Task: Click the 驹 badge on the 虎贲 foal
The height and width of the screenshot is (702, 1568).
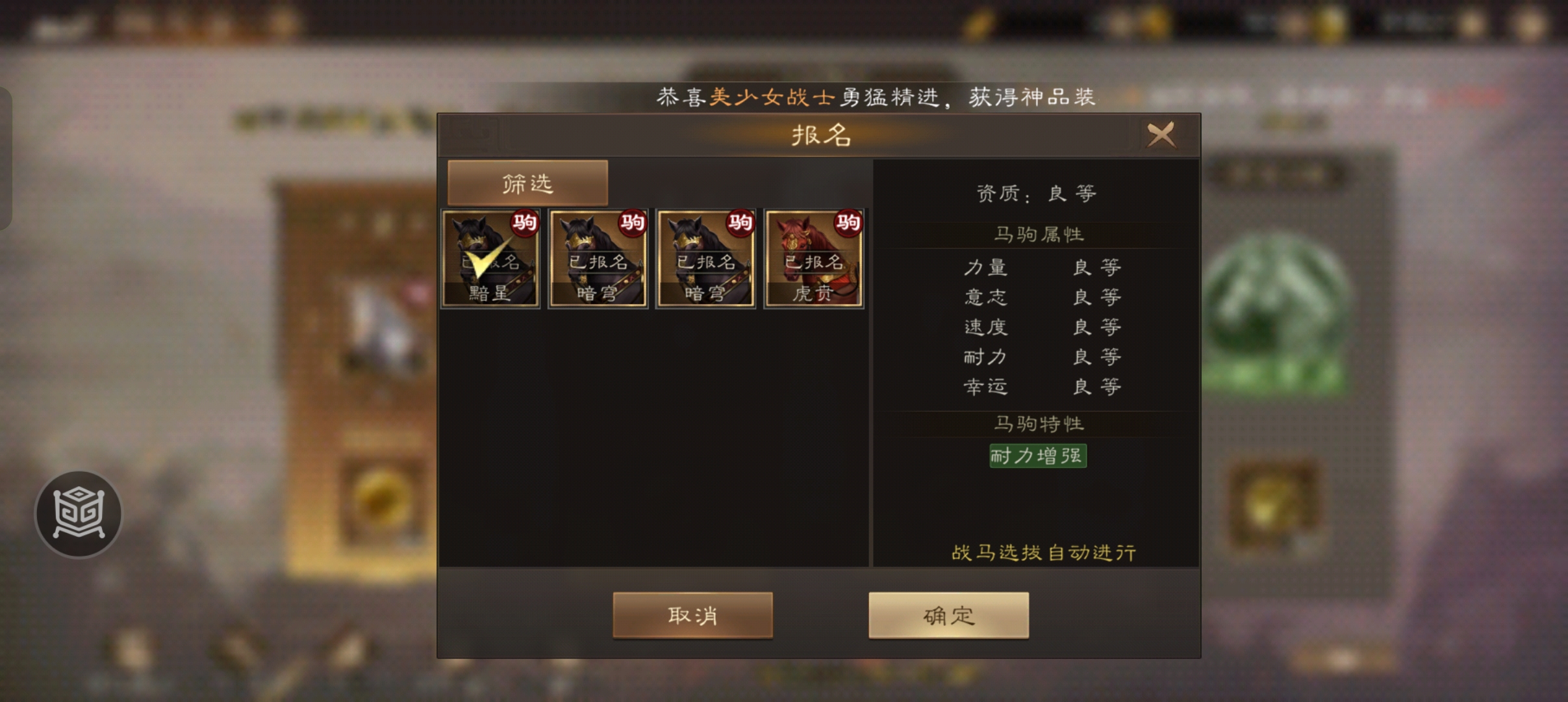Action: click(x=849, y=223)
